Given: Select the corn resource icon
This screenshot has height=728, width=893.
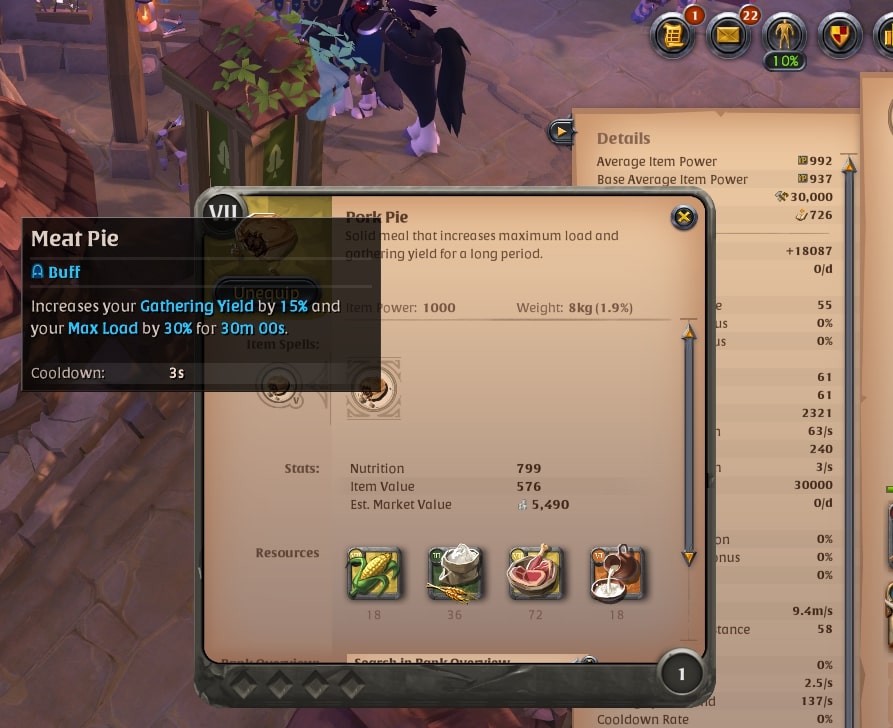Looking at the screenshot, I should click(374, 573).
